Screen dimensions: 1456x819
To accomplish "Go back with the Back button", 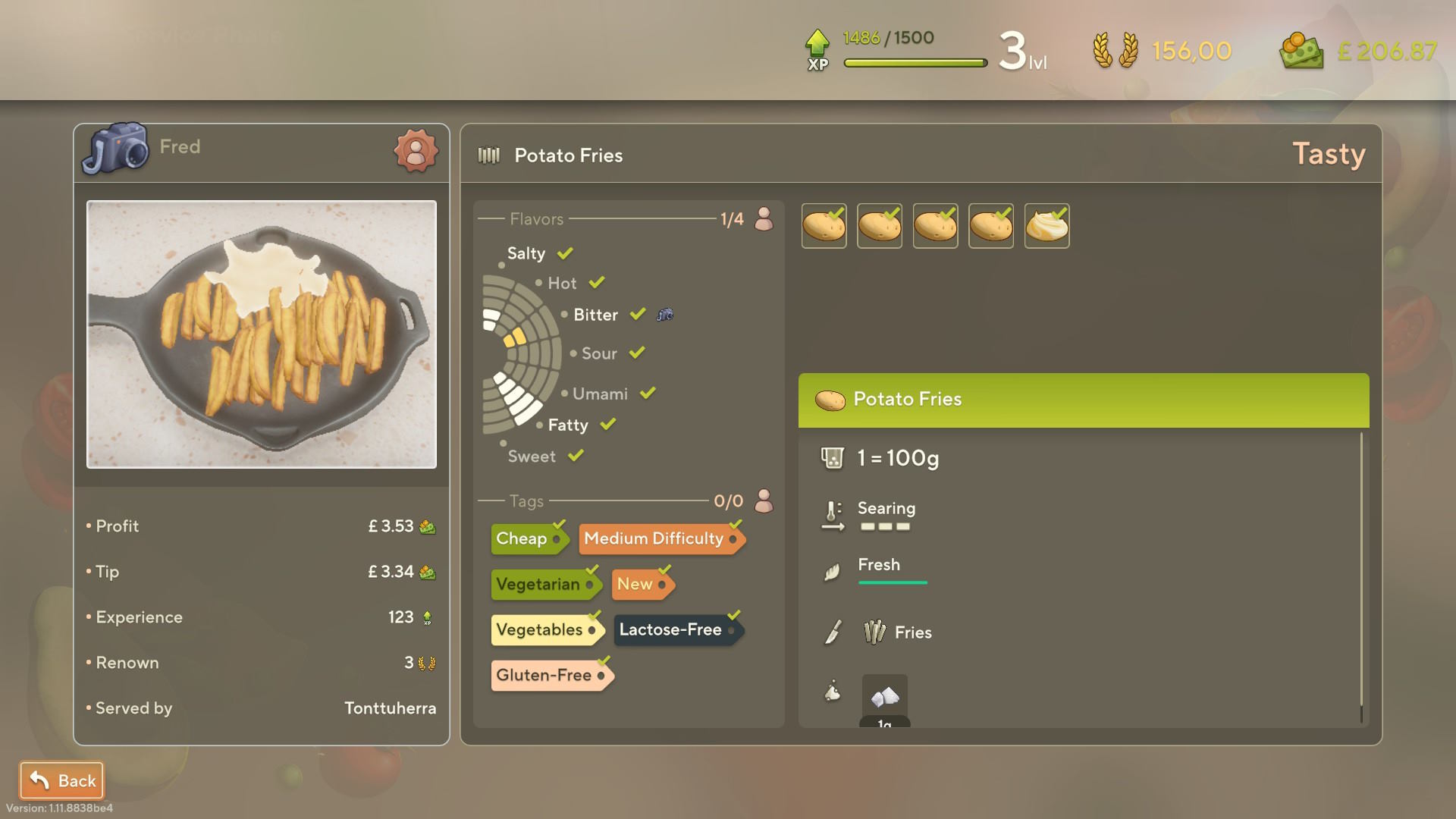I will click(x=61, y=780).
